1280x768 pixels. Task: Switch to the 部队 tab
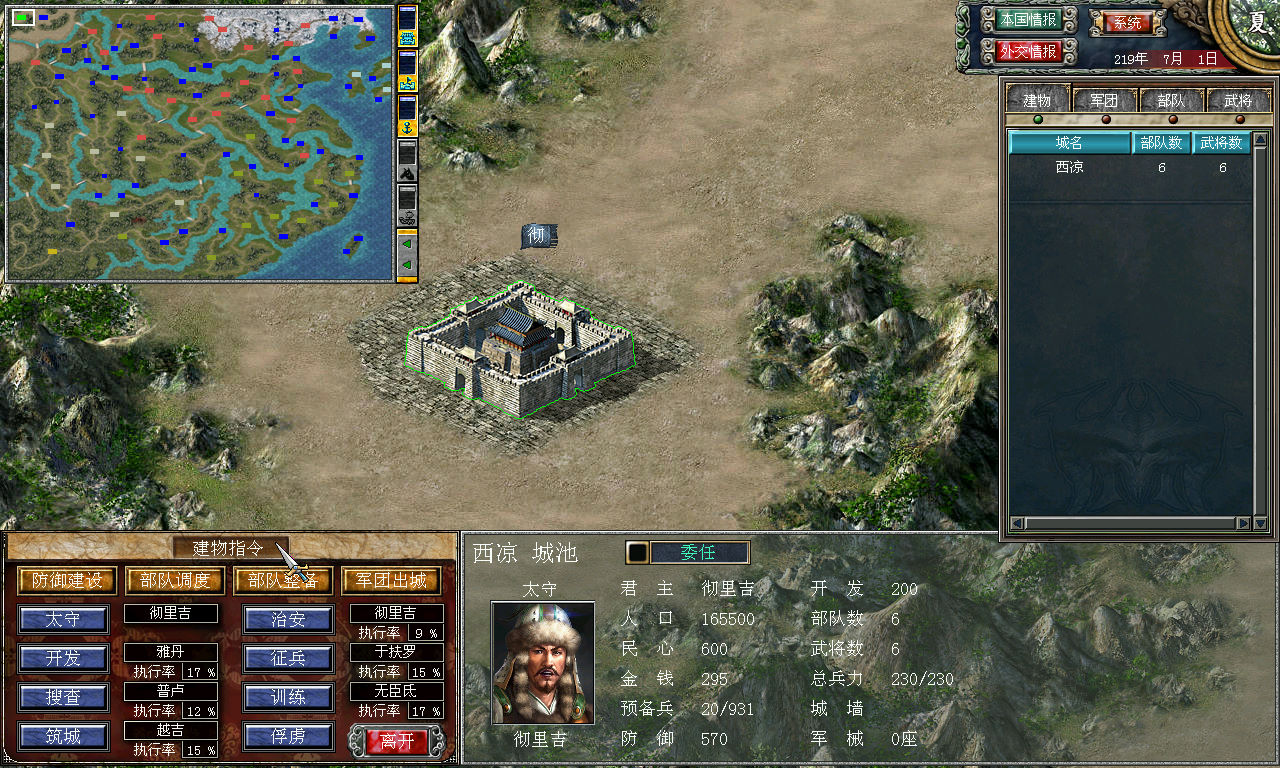1171,100
